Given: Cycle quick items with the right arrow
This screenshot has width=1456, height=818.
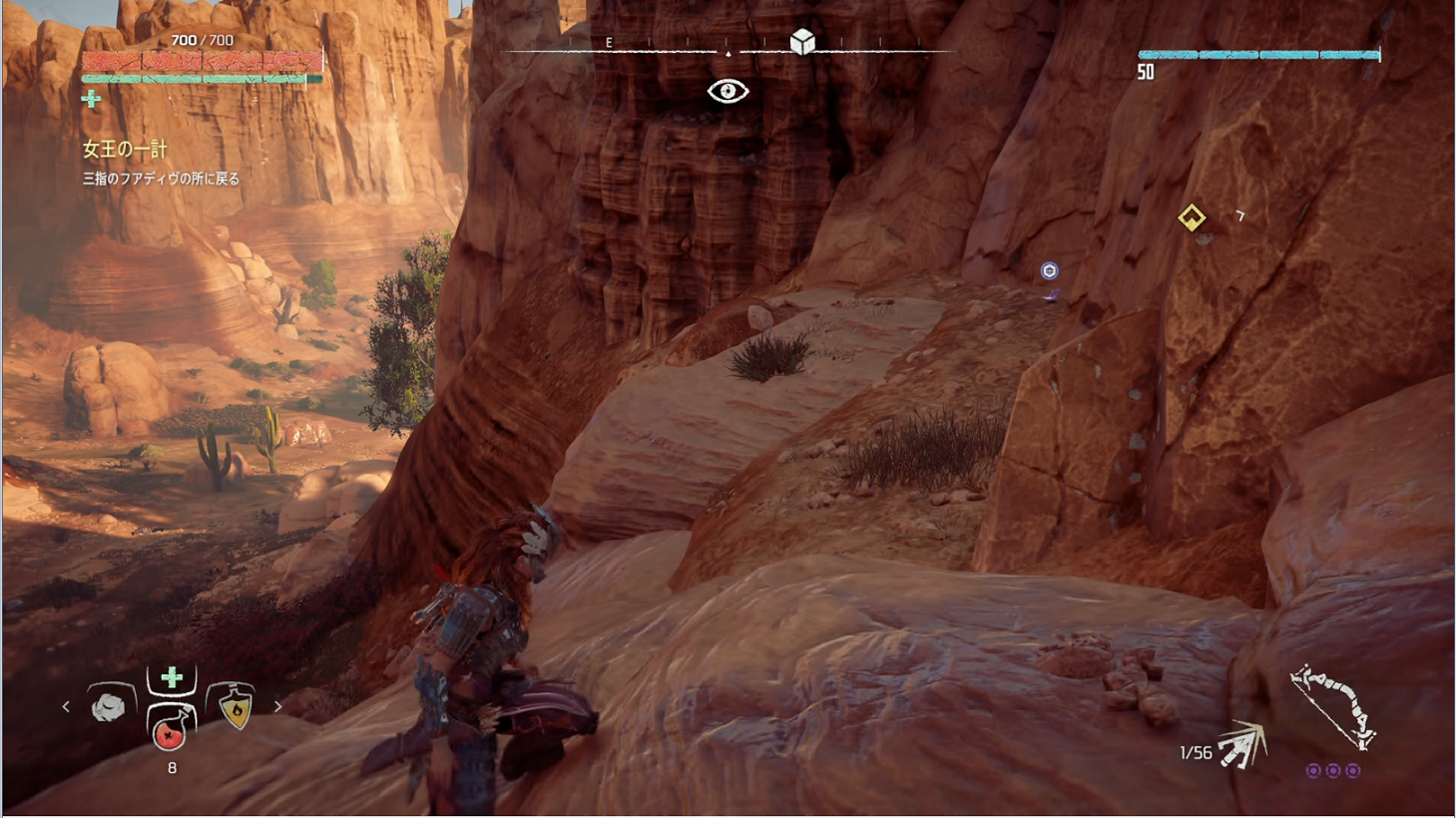Looking at the screenshot, I should 277,706.
